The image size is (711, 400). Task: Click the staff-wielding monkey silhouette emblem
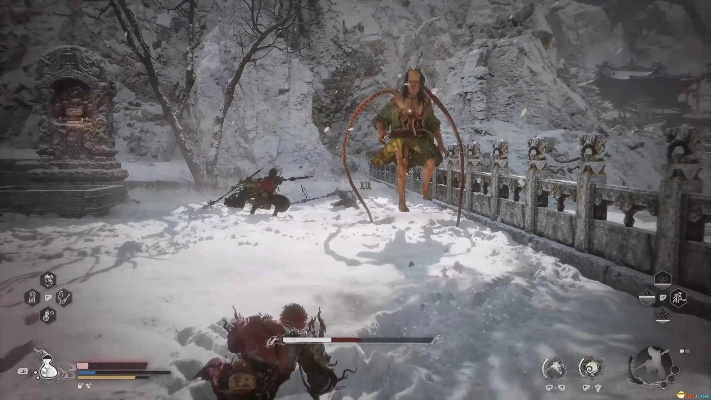tap(651, 365)
